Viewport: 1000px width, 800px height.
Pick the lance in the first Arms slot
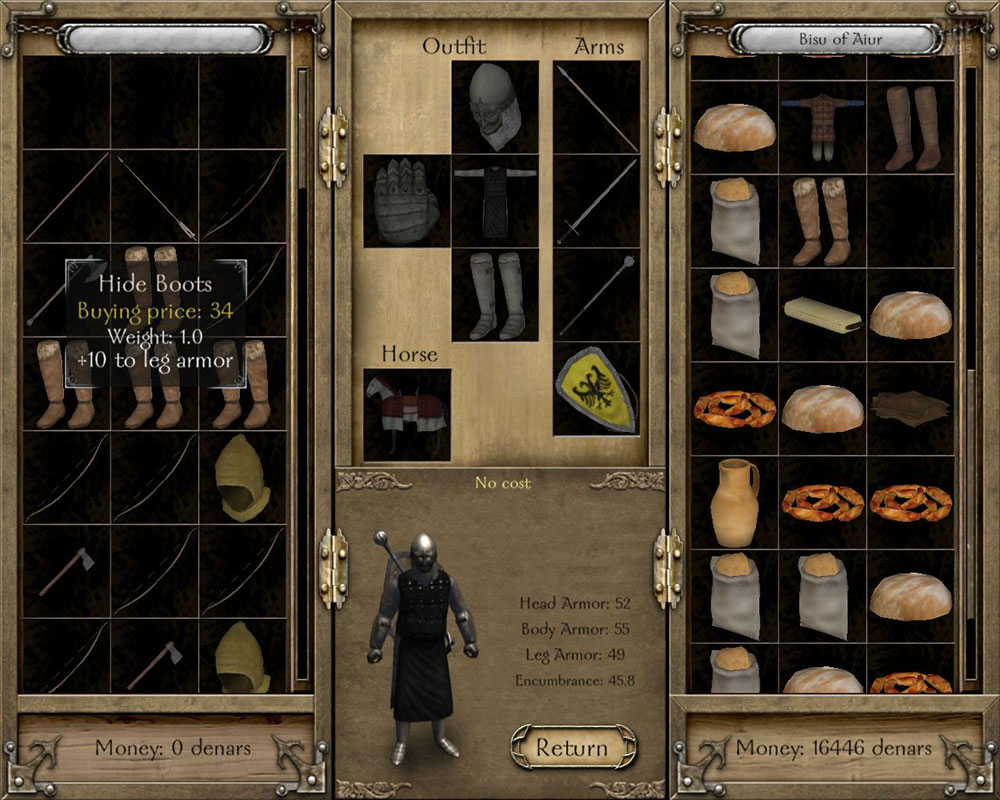[x=597, y=106]
